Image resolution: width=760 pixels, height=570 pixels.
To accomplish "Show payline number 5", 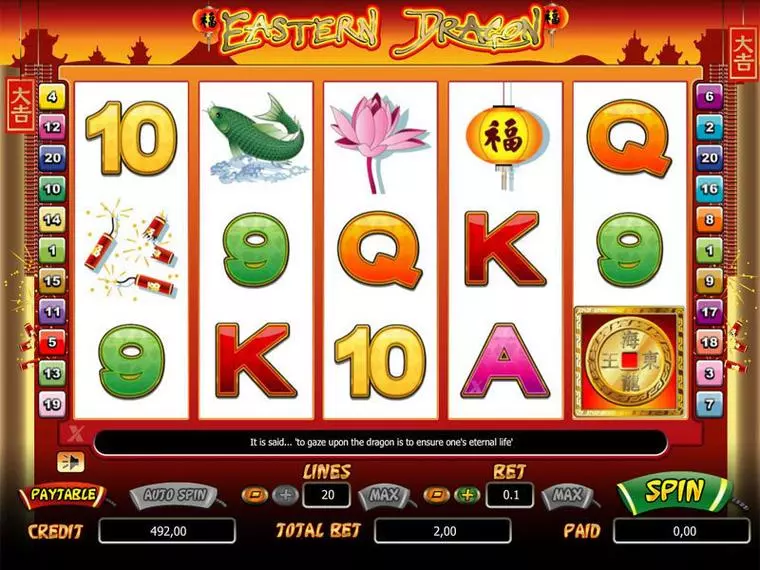I will [x=52, y=342].
